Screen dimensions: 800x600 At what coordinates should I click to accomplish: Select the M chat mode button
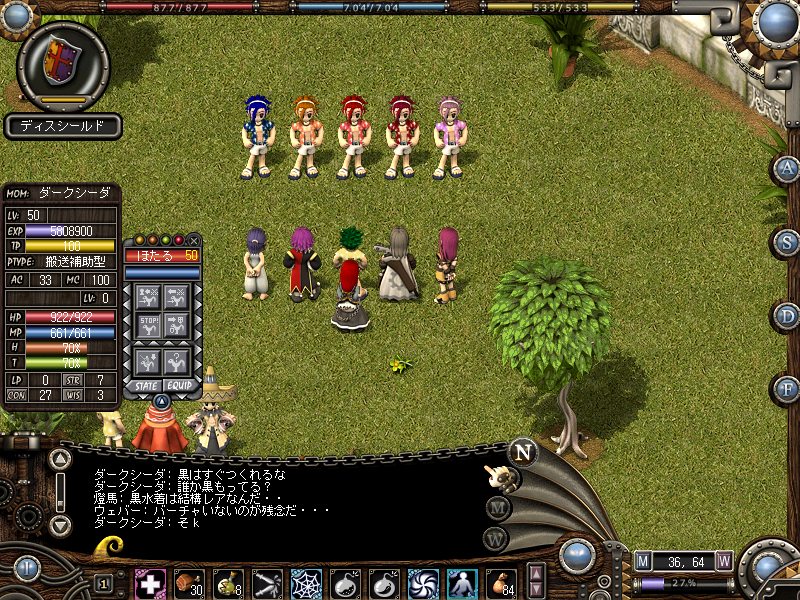497,507
